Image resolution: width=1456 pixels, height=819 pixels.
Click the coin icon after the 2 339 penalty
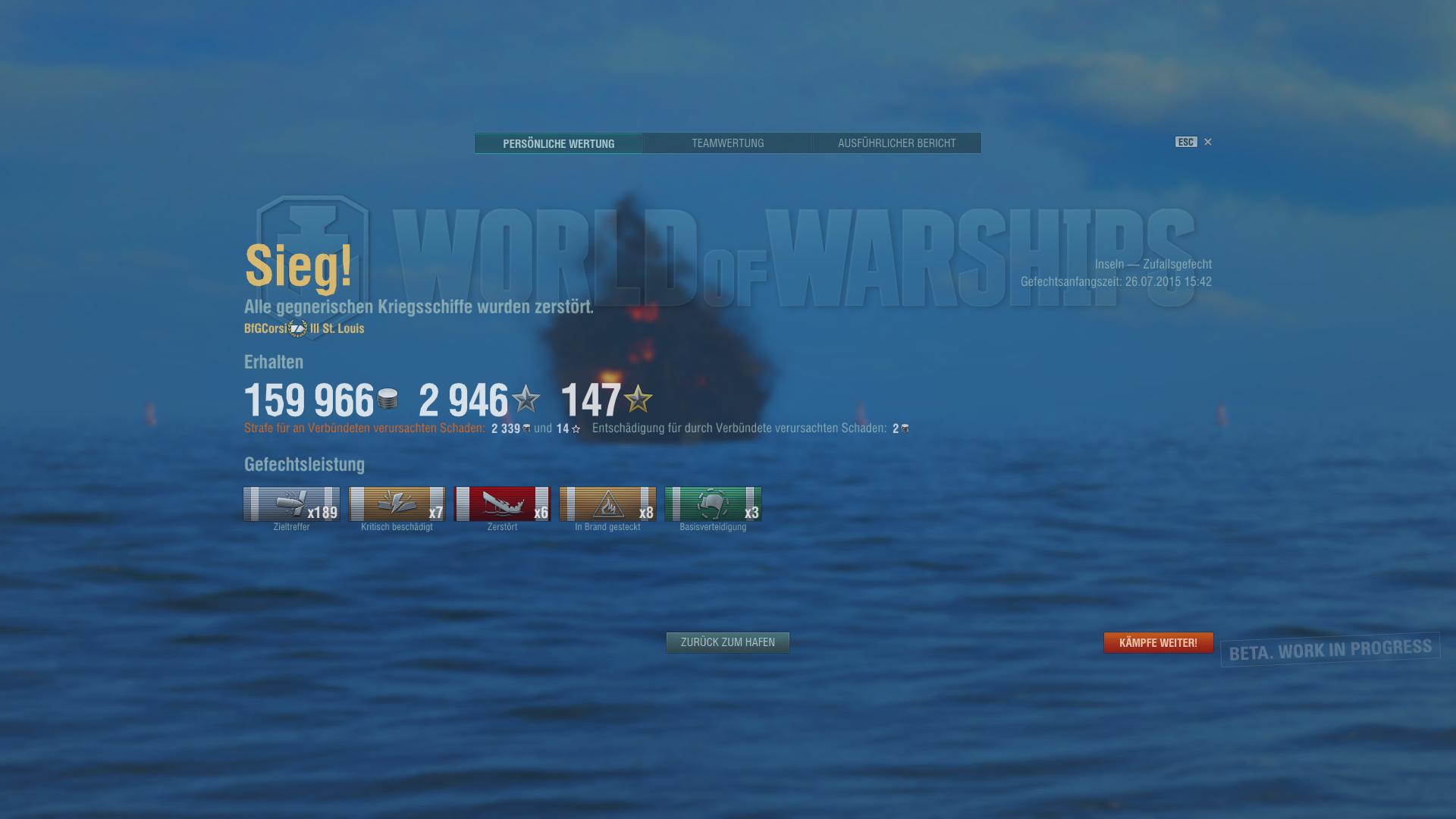click(527, 428)
